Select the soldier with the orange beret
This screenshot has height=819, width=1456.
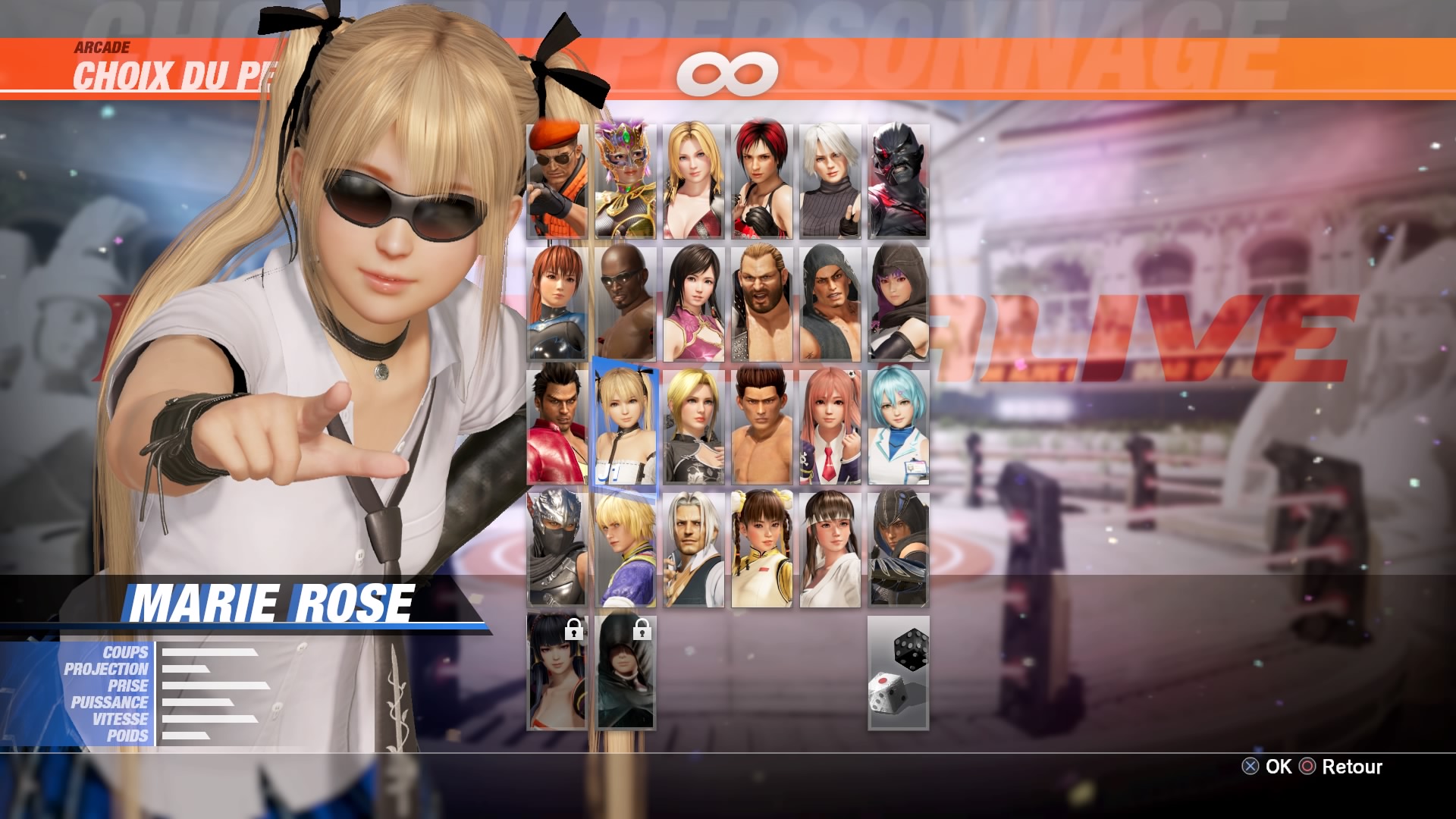[557, 181]
